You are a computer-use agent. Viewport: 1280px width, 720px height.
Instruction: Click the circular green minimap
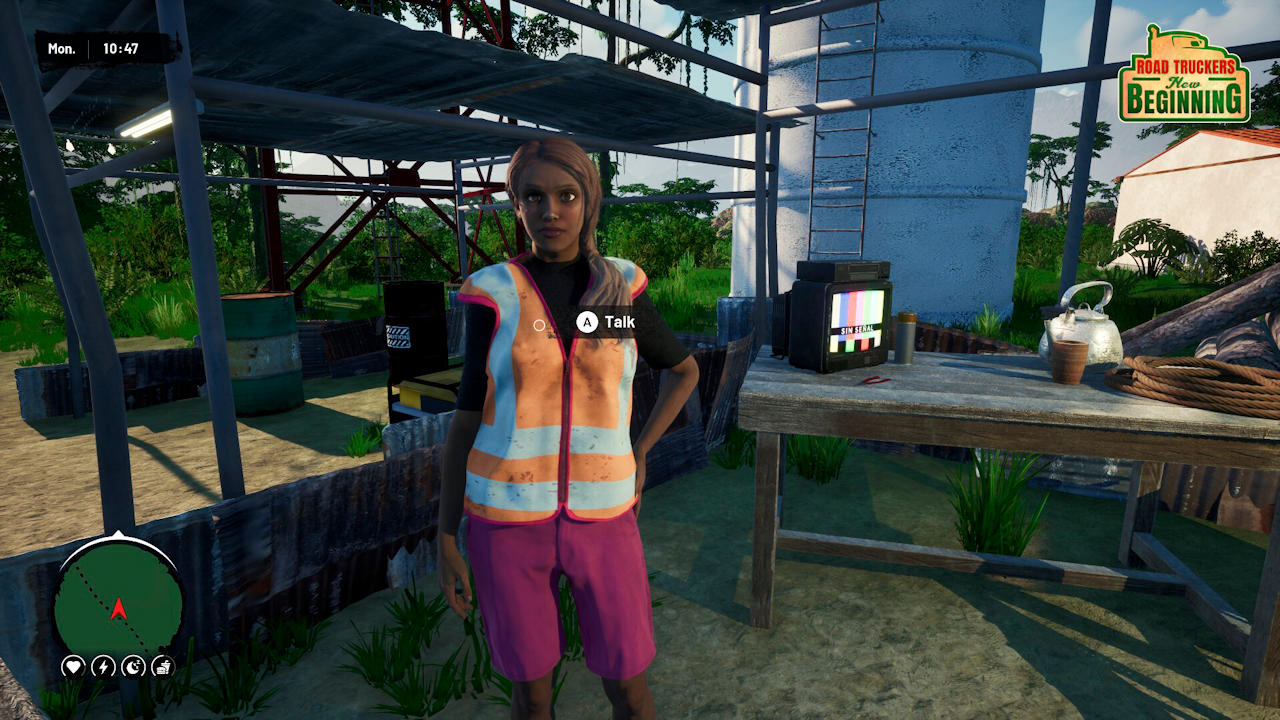[118, 599]
